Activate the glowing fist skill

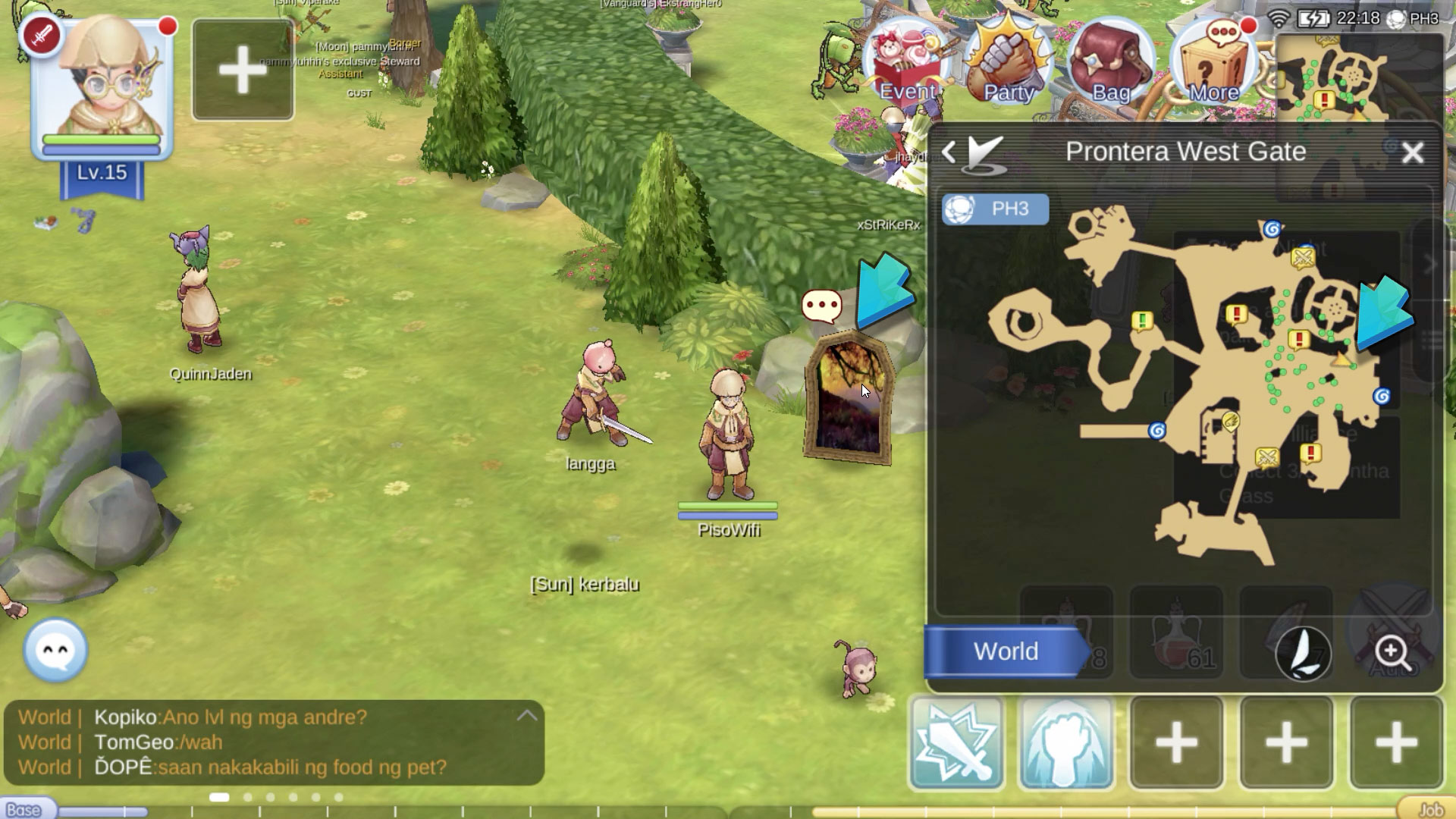[1066, 743]
